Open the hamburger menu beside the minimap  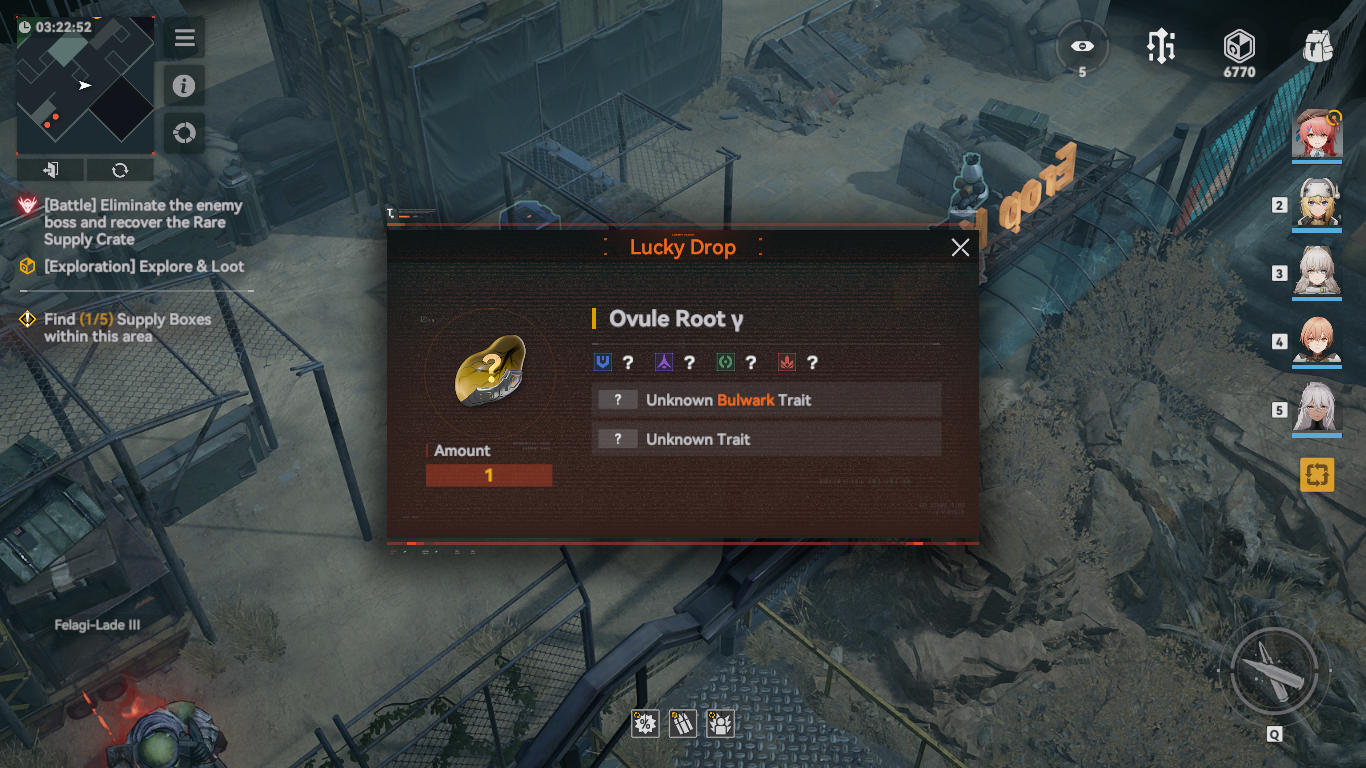click(x=184, y=39)
